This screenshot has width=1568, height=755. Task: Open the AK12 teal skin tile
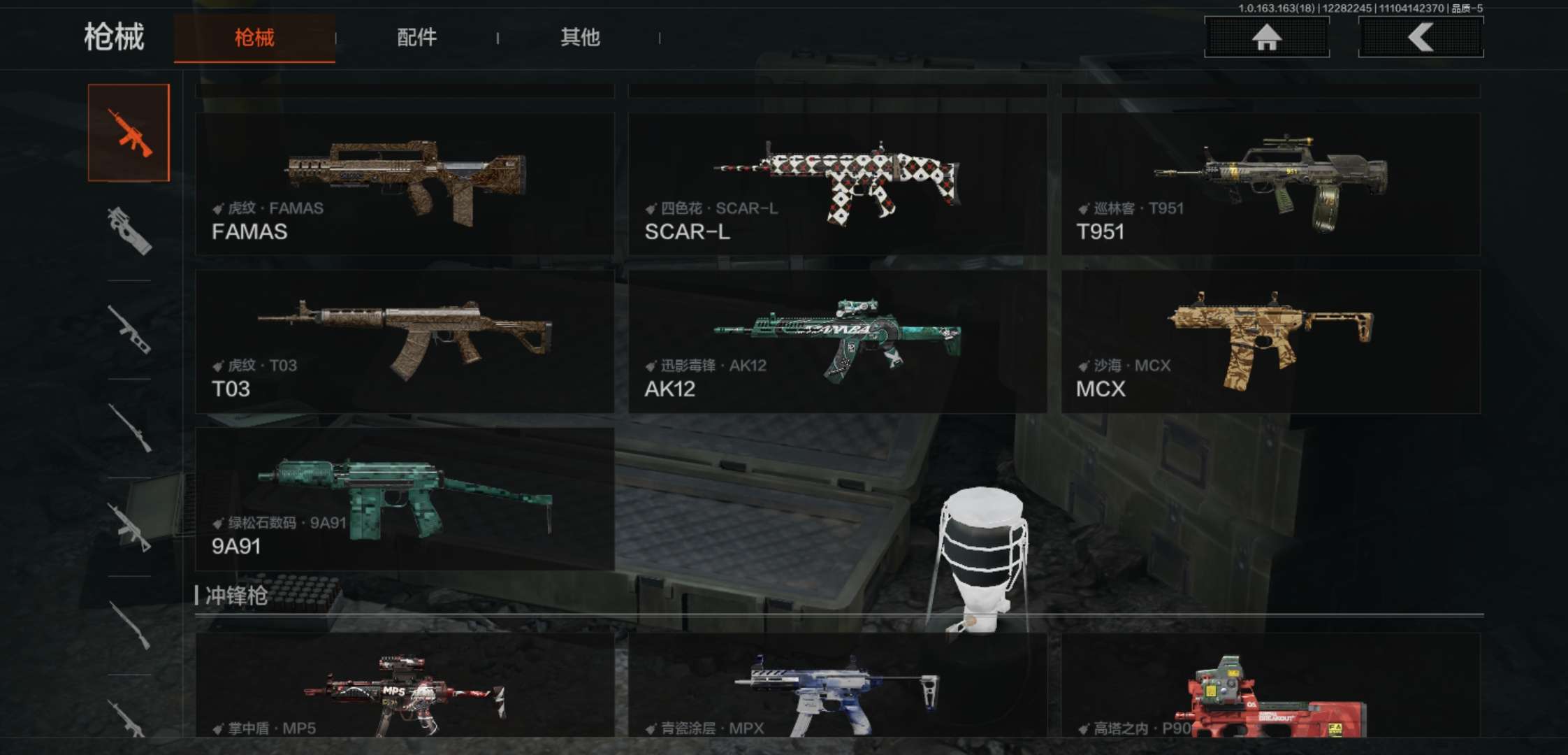point(837,341)
